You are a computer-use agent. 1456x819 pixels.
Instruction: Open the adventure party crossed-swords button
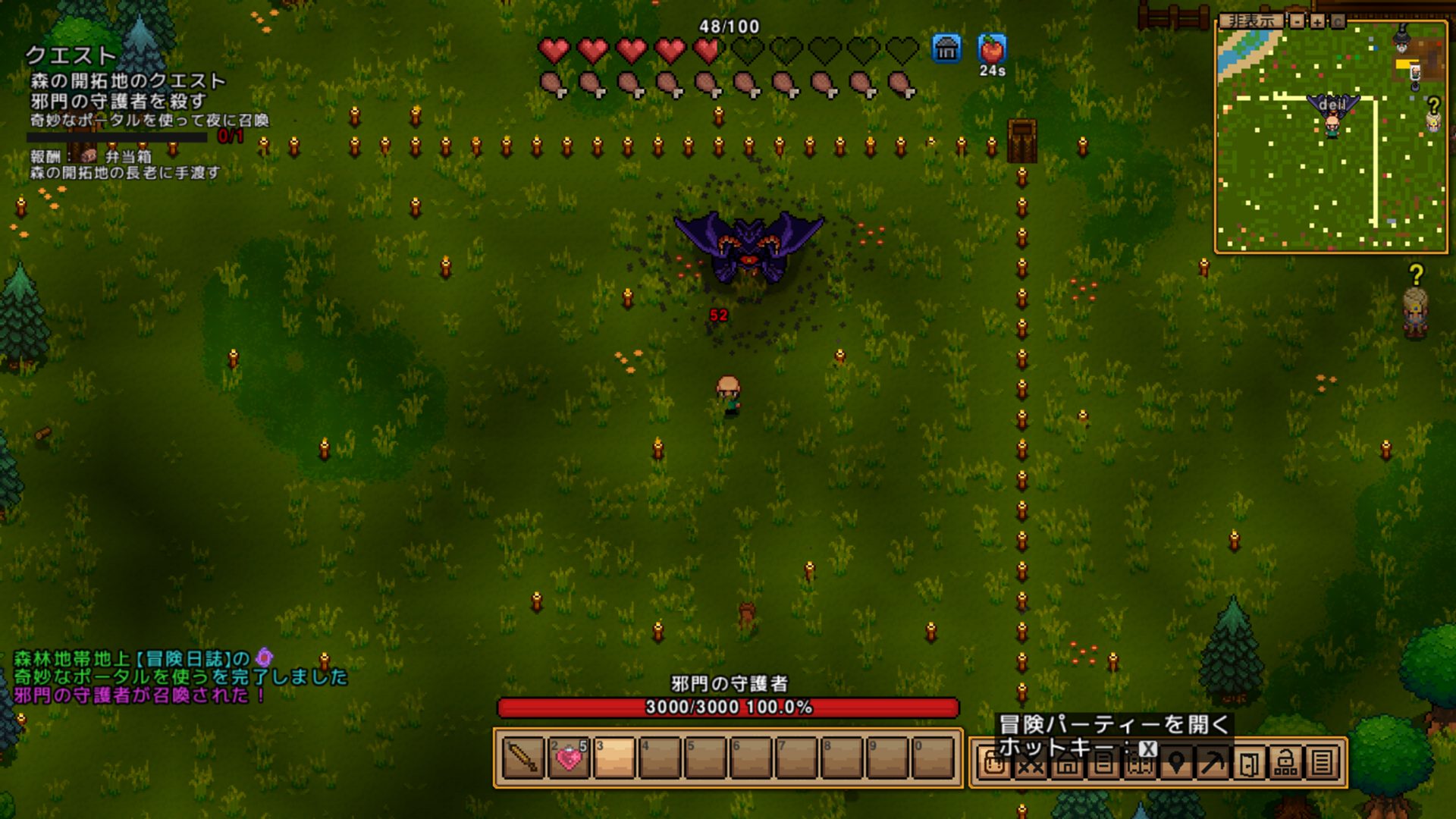(x=1031, y=763)
